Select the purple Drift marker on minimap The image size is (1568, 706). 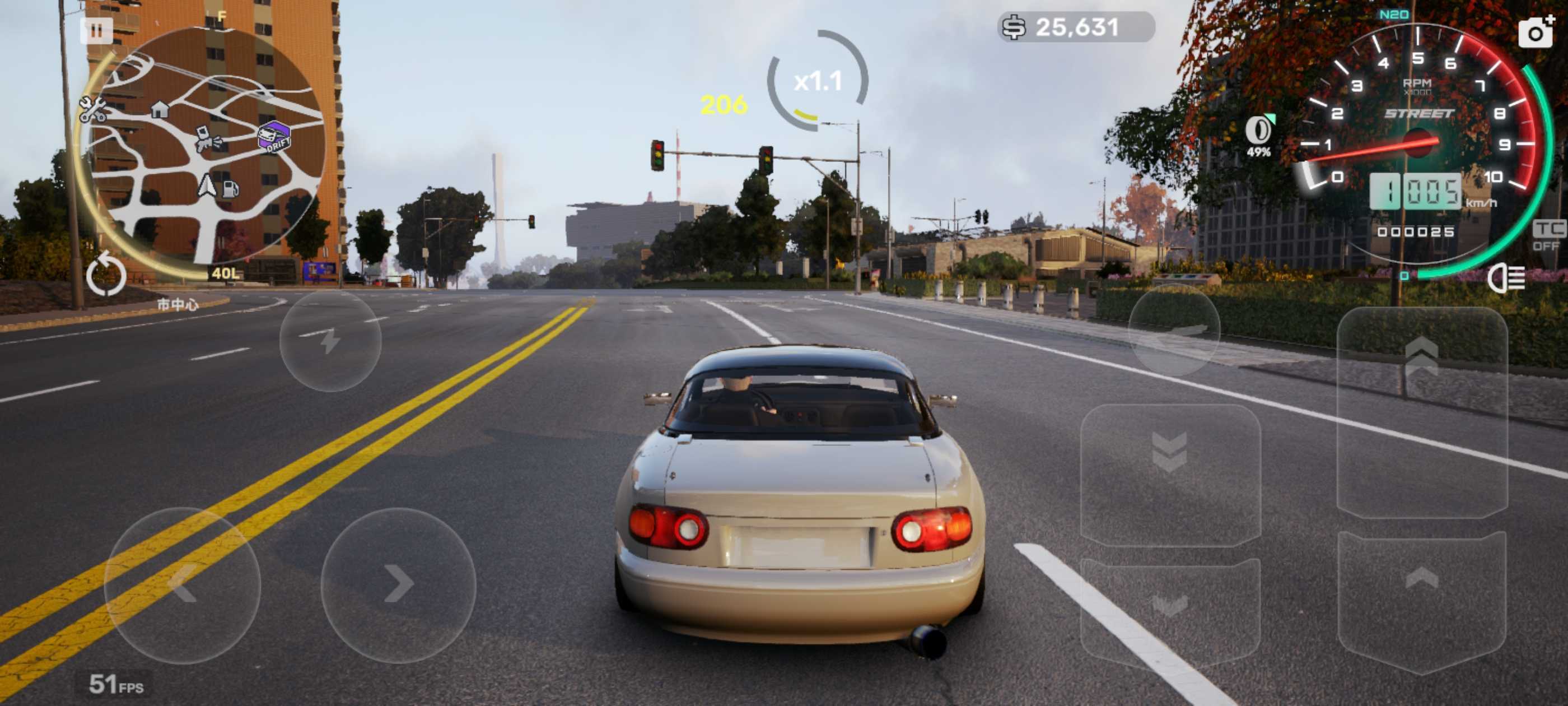coord(274,137)
